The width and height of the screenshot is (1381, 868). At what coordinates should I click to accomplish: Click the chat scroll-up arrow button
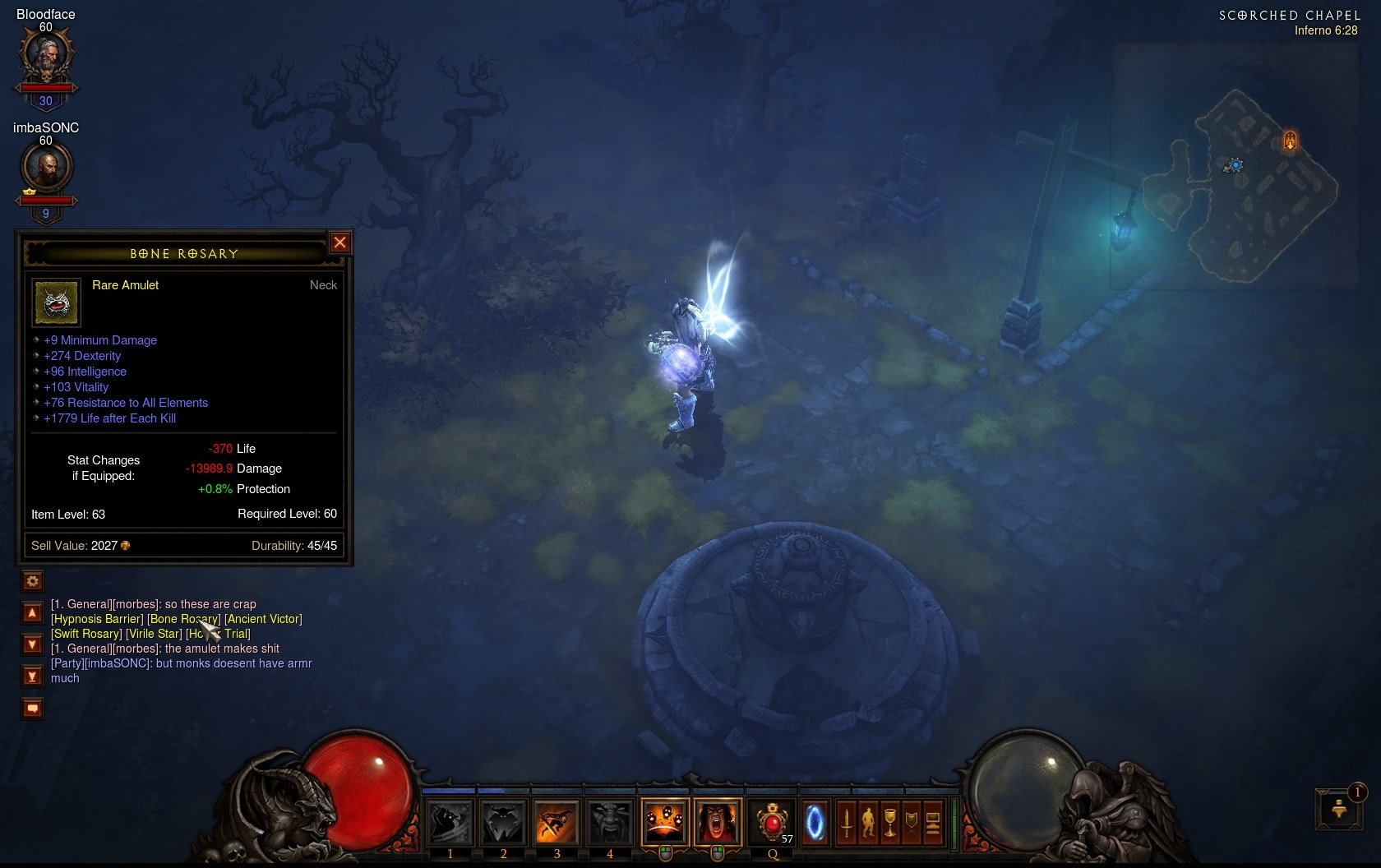(32, 613)
